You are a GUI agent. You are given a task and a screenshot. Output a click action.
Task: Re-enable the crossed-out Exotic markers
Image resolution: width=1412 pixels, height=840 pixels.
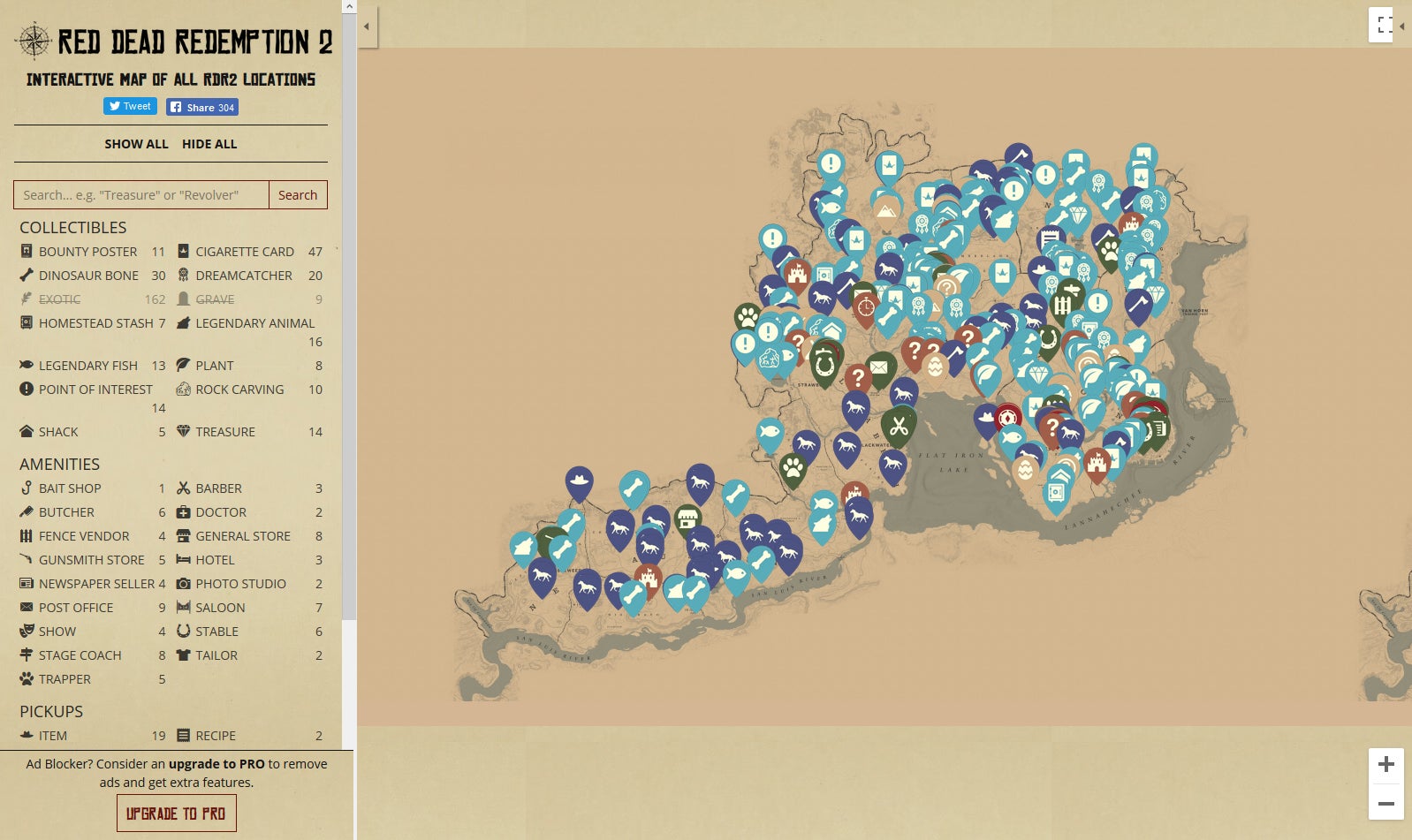point(58,299)
